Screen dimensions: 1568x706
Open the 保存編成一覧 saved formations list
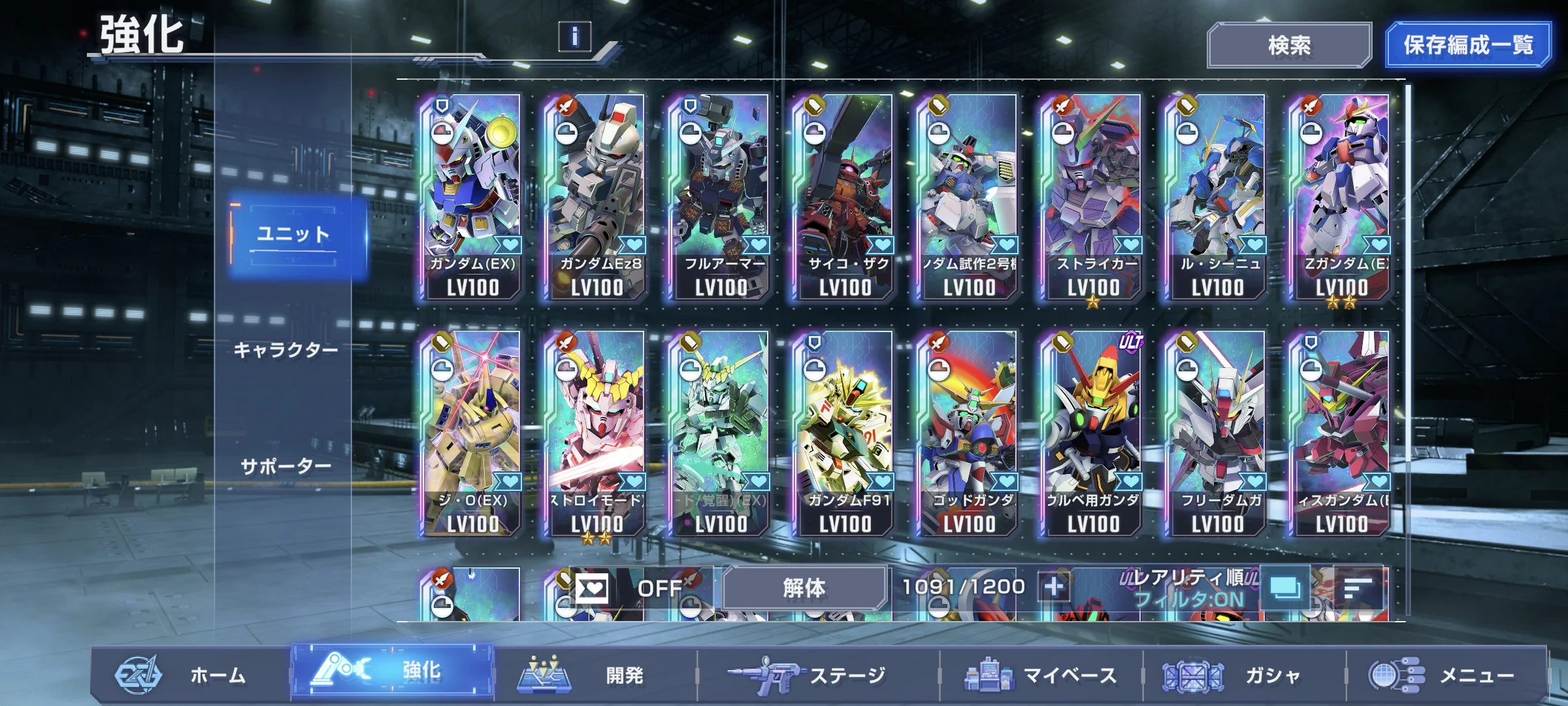(1467, 45)
